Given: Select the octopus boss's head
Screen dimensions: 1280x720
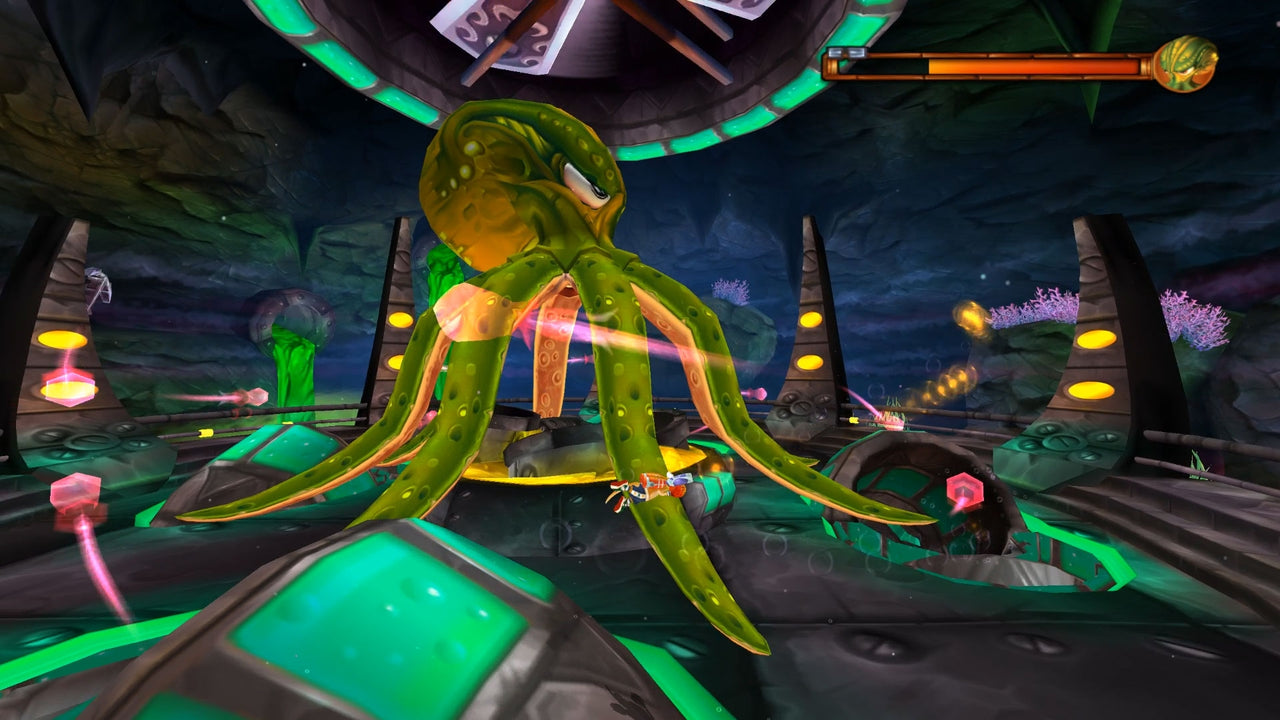Looking at the screenshot, I should point(520,180).
